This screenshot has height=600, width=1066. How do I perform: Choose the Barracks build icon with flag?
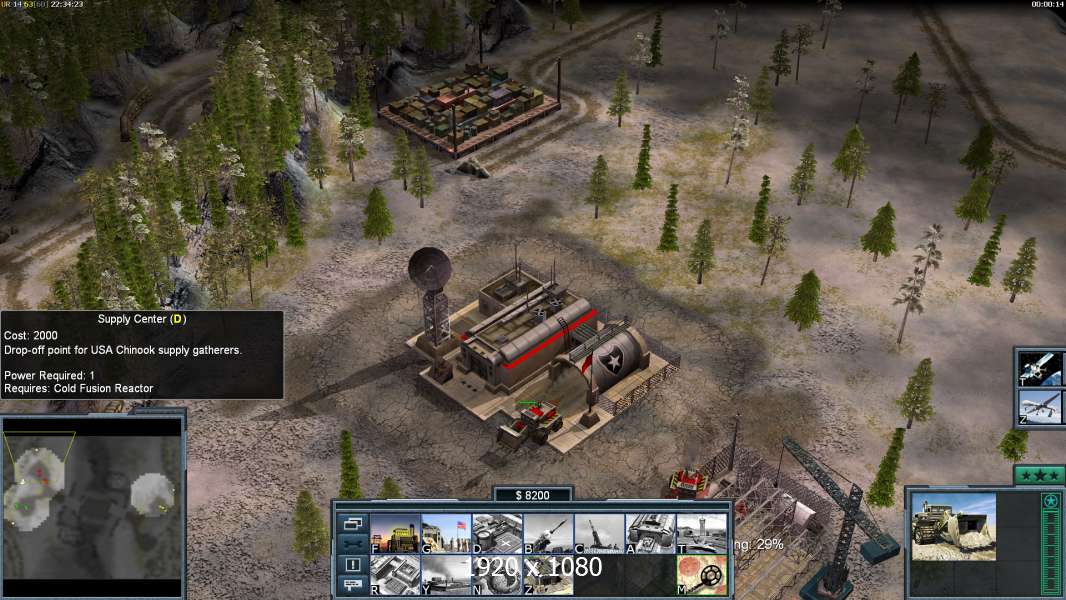tap(445, 533)
